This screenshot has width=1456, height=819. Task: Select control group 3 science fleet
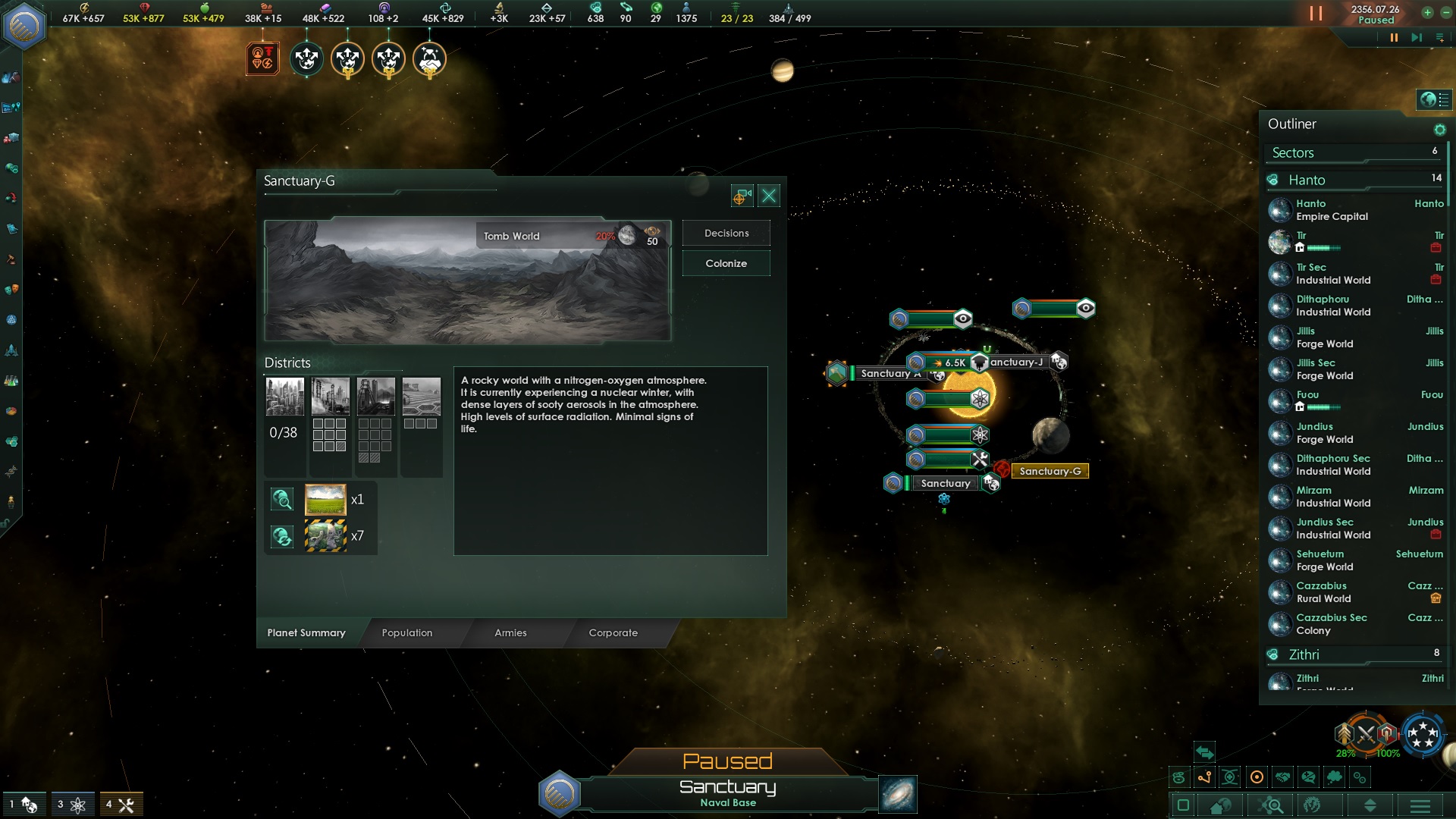73,805
